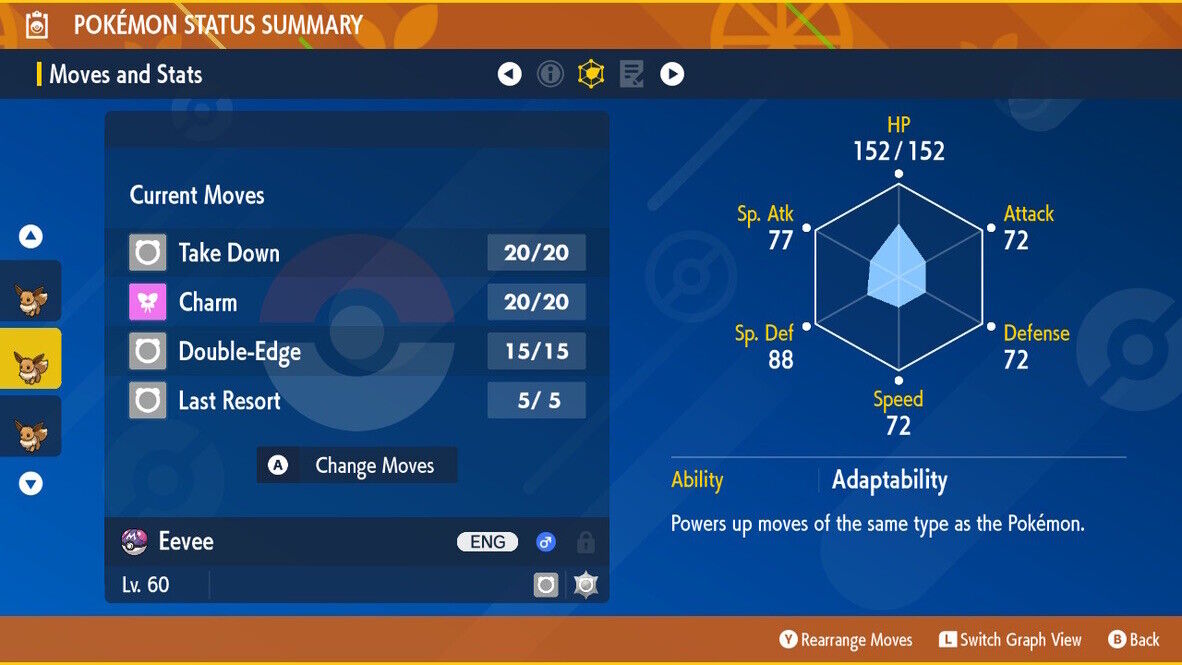Advance to the next summary page arrow
Viewport: 1182px width, 665px height.
click(672, 74)
